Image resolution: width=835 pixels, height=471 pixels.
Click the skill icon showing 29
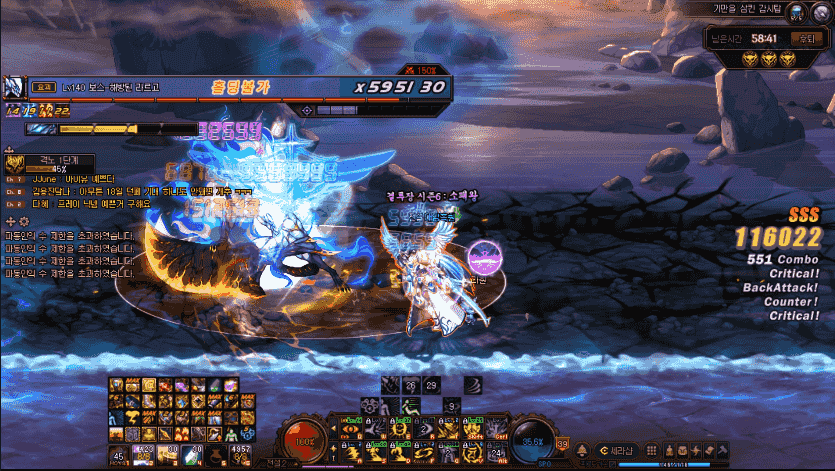[x=431, y=385]
